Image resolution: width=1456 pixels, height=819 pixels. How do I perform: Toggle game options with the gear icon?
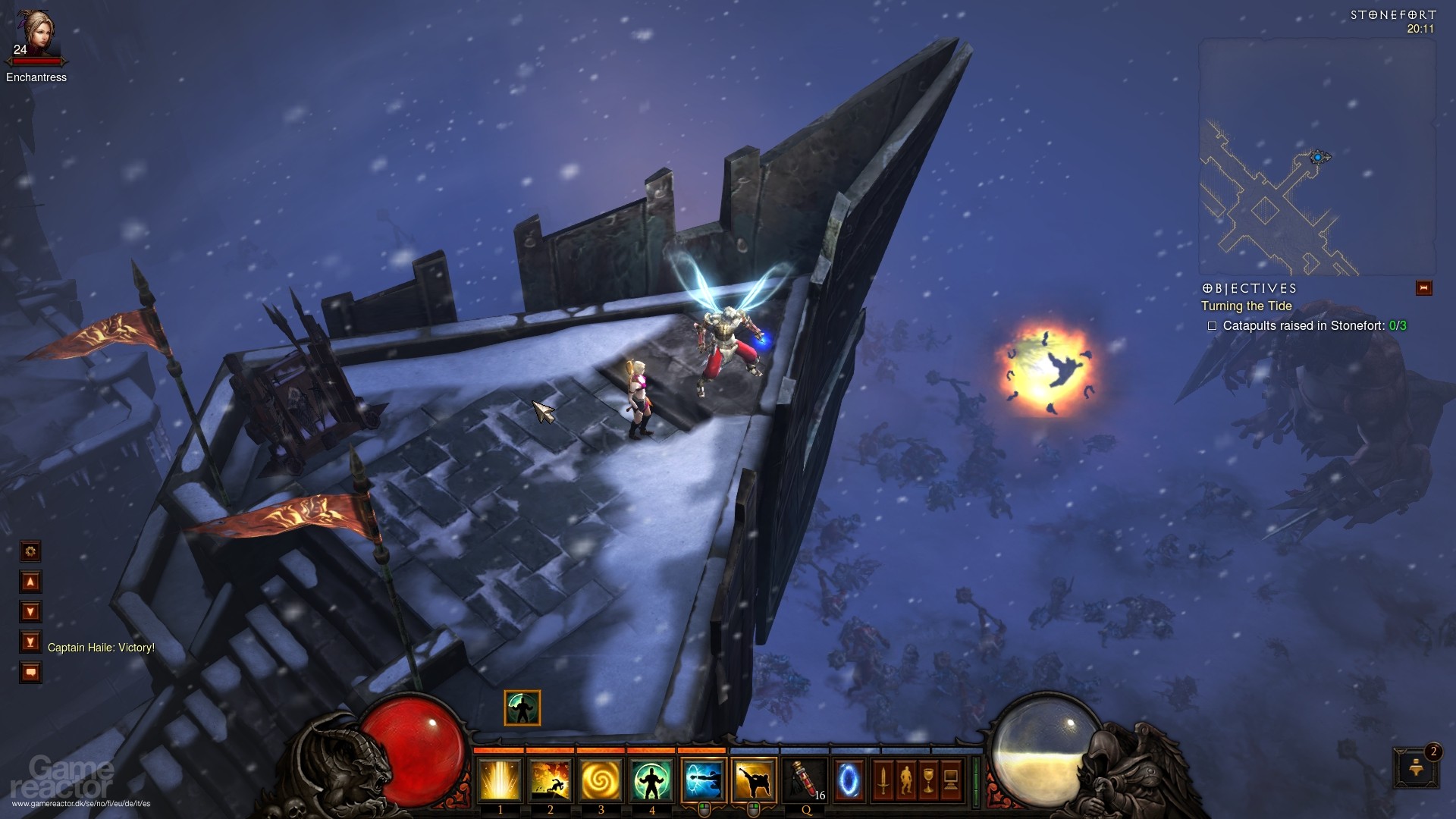point(30,551)
